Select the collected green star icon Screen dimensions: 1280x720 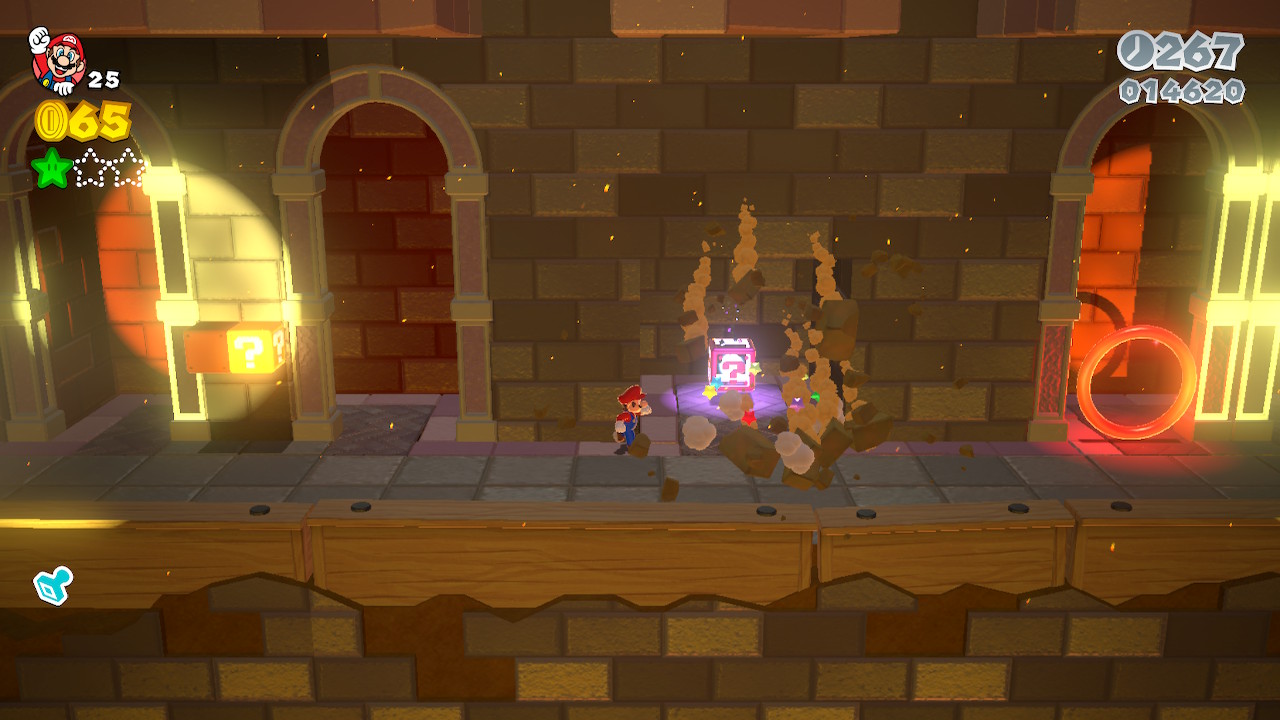pyautogui.click(x=51, y=168)
